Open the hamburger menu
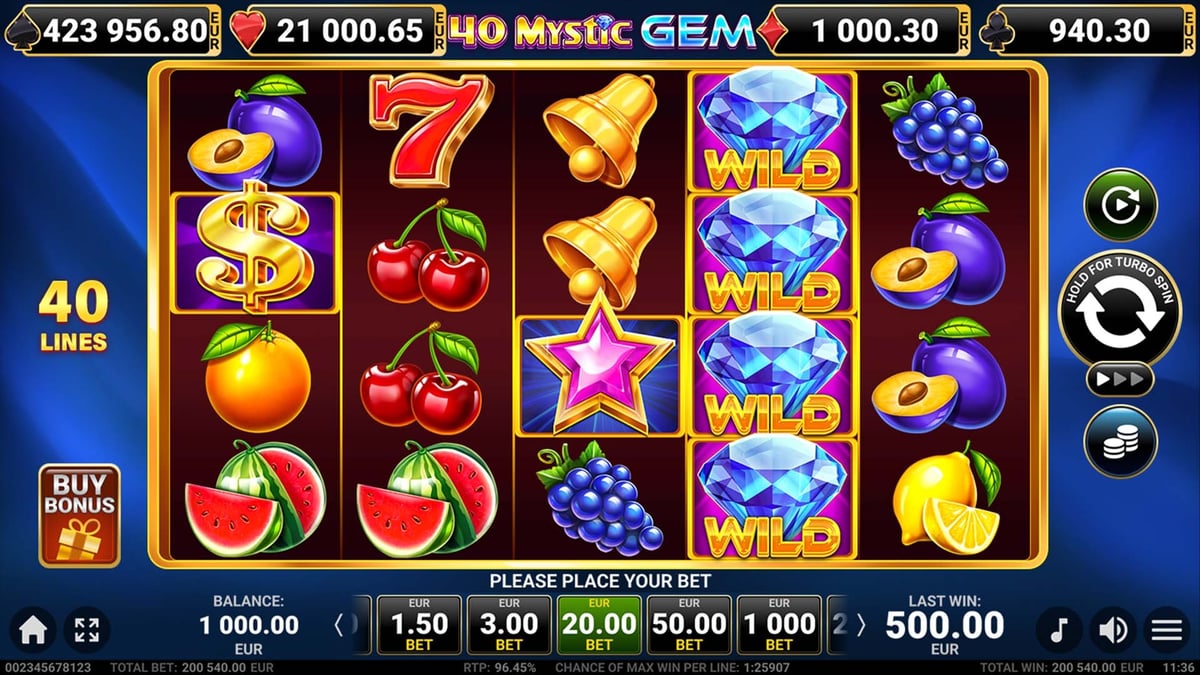The height and width of the screenshot is (675, 1200). (1167, 630)
